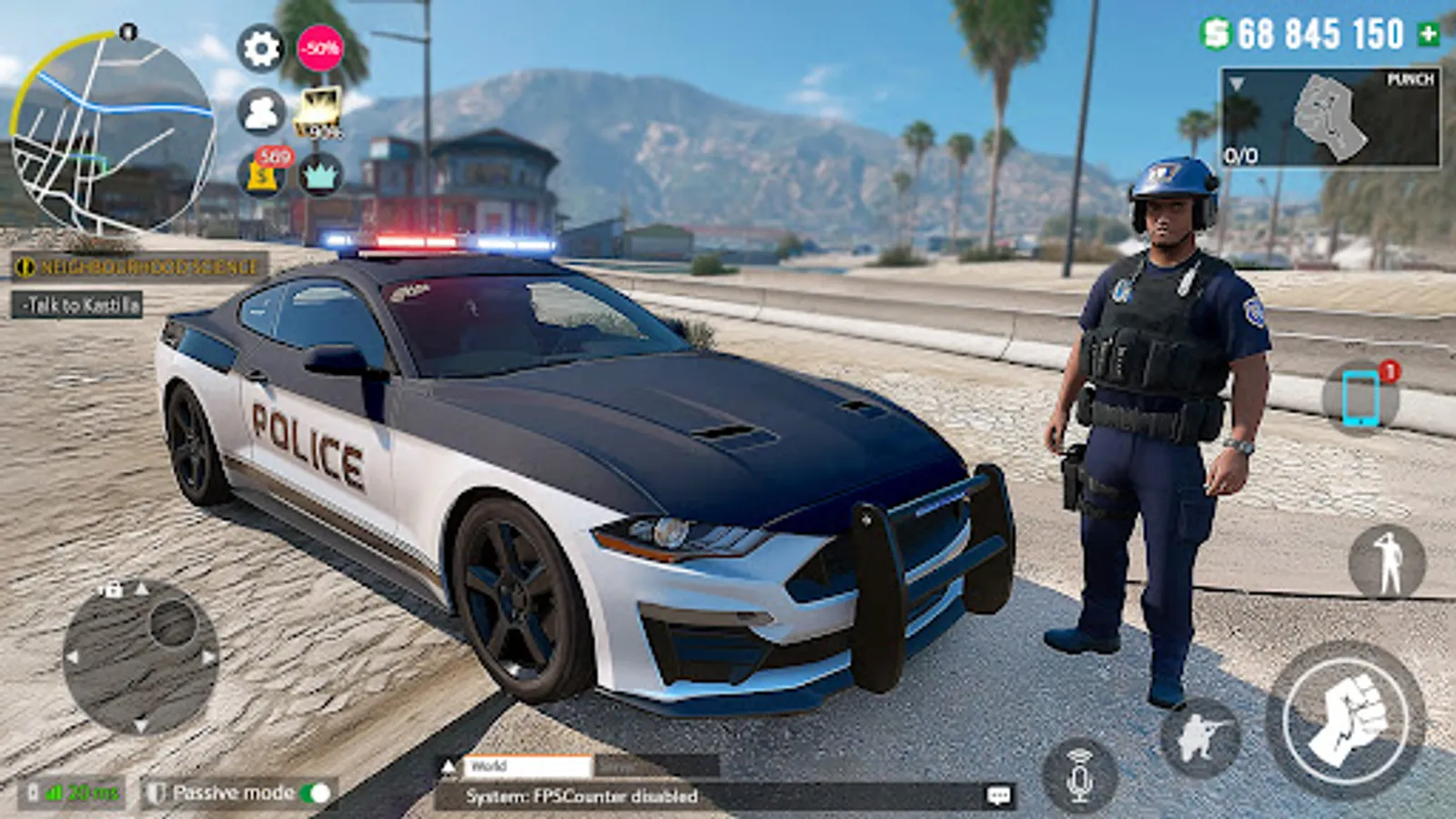Switch to the Server chat tab
This screenshot has height=819, width=1456.
pyautogui.click(x=628, y=767)
